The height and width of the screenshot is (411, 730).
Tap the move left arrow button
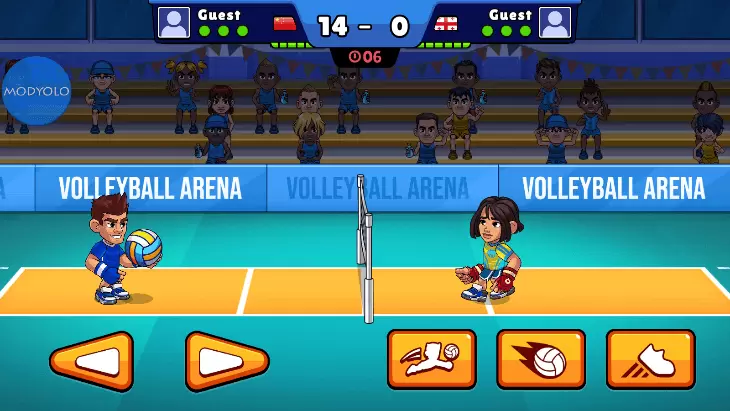point(91,361)
